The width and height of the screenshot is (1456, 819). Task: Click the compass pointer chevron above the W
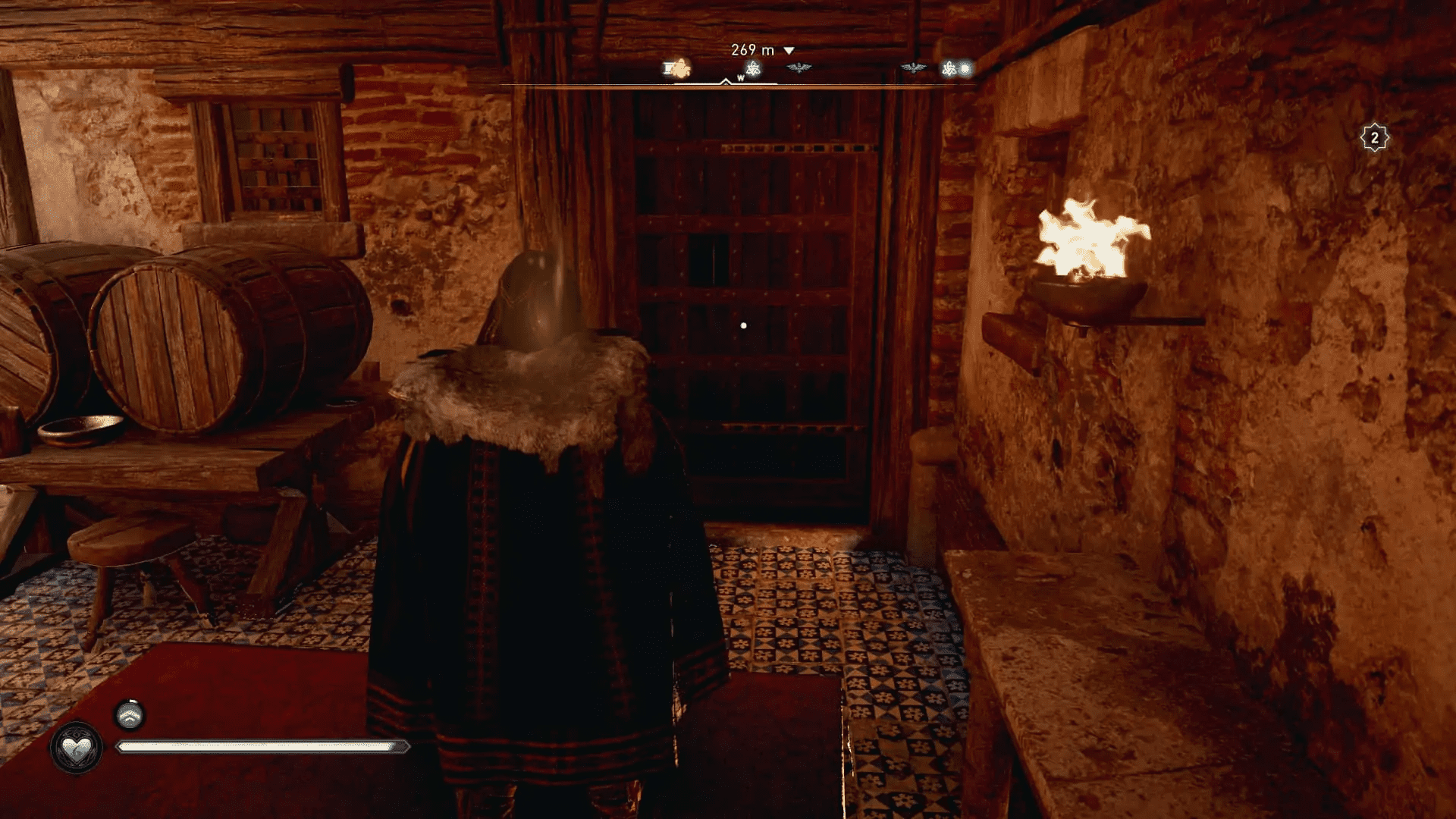[x=725, y=80]
